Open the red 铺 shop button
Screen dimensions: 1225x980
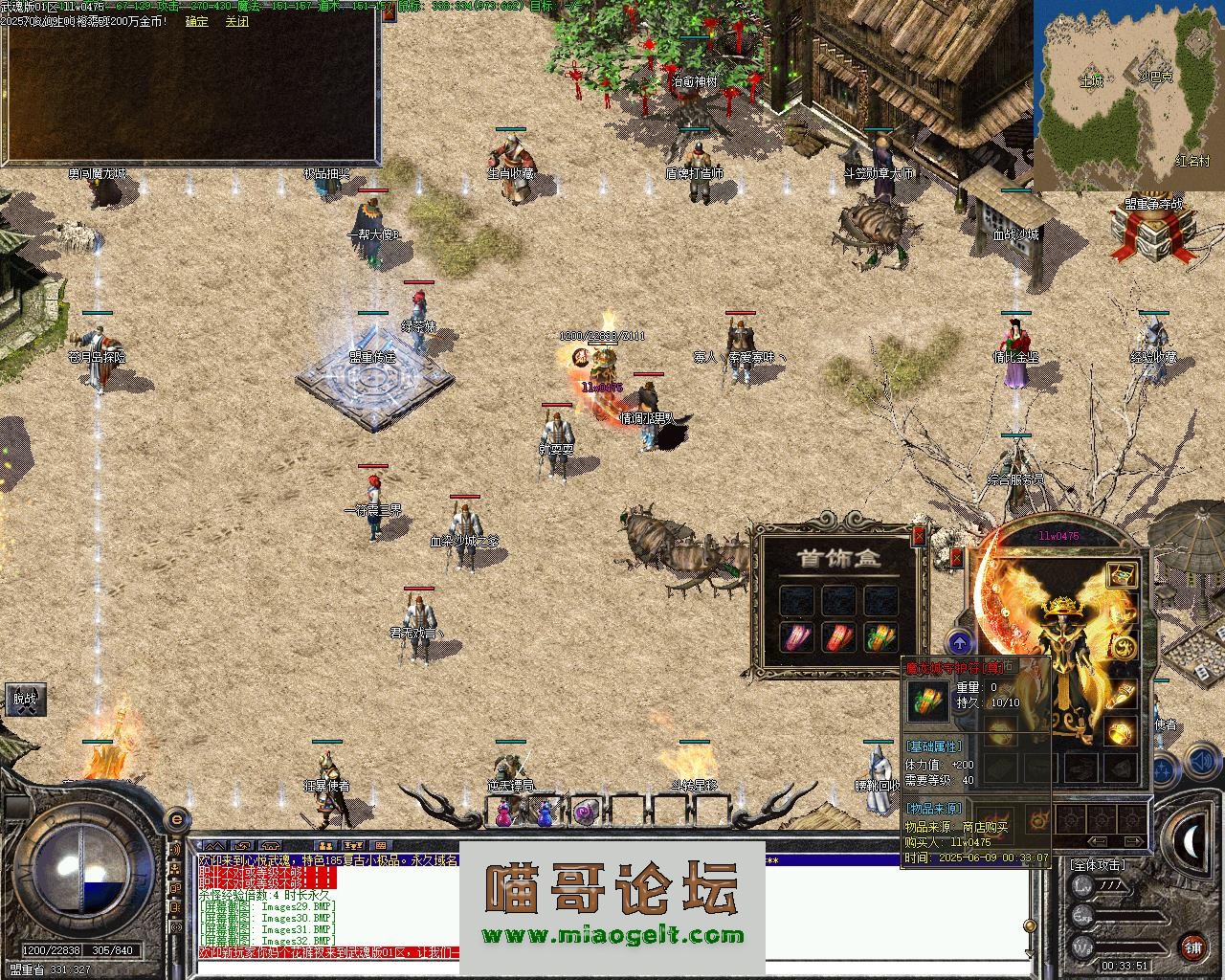point(1192,948)
